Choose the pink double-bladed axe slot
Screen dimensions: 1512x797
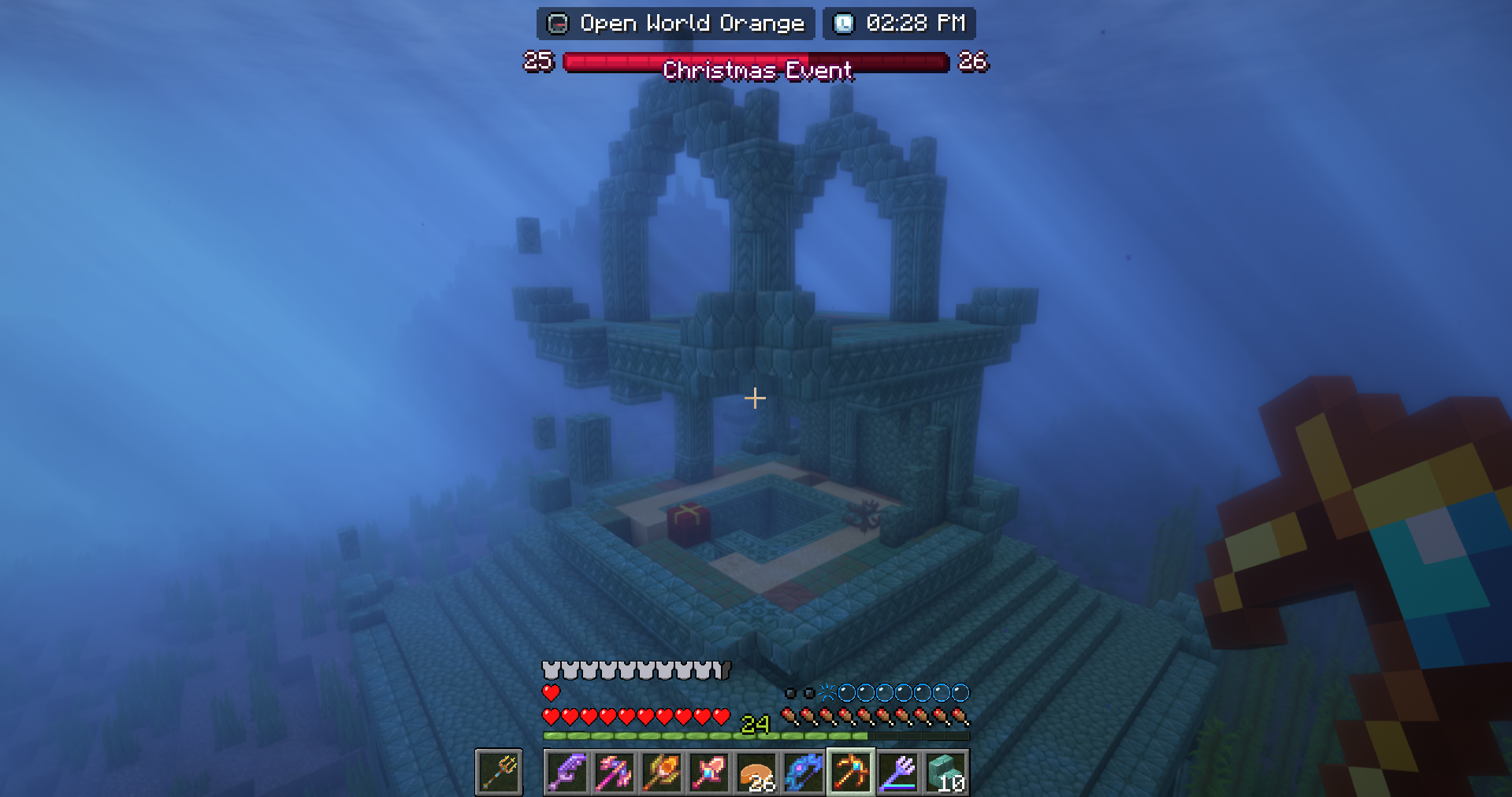point(614,773)
